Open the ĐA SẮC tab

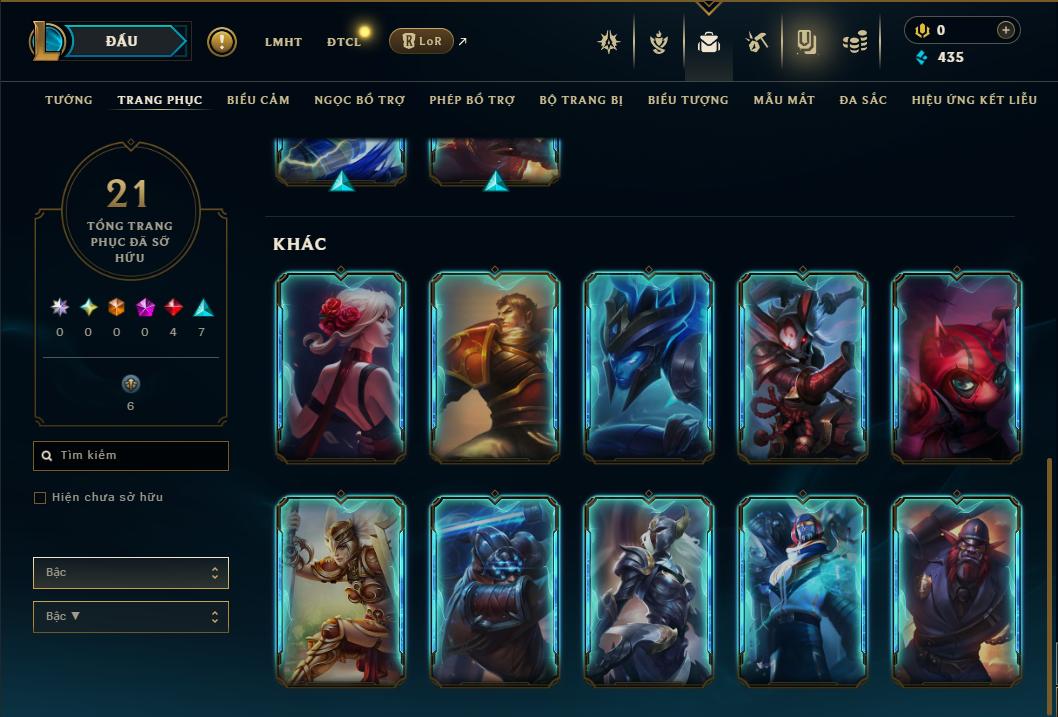click(863, 100)
